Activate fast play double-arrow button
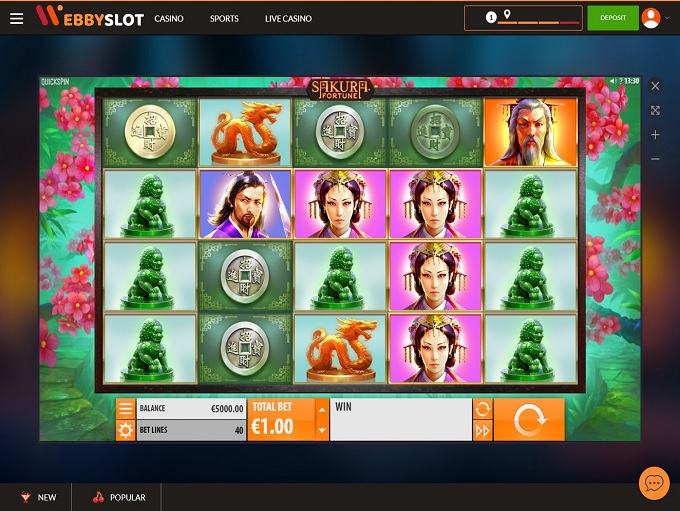The height and width of the screenshot is (511, 680). pos(482,431)
